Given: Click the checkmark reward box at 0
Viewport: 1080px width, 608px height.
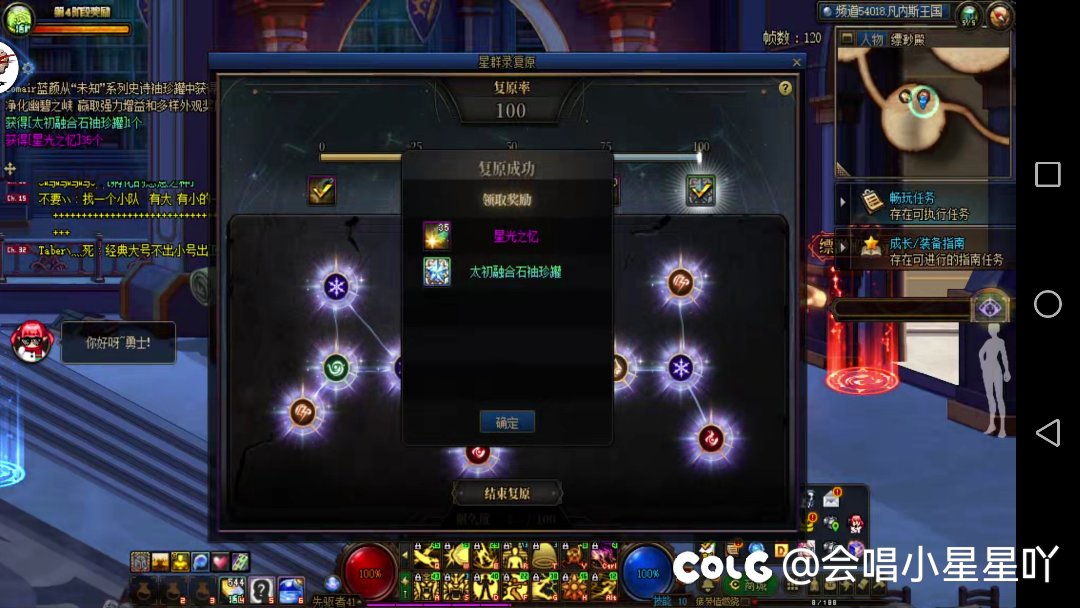Looking at the screenshot, I should click(x=322, y=190).
